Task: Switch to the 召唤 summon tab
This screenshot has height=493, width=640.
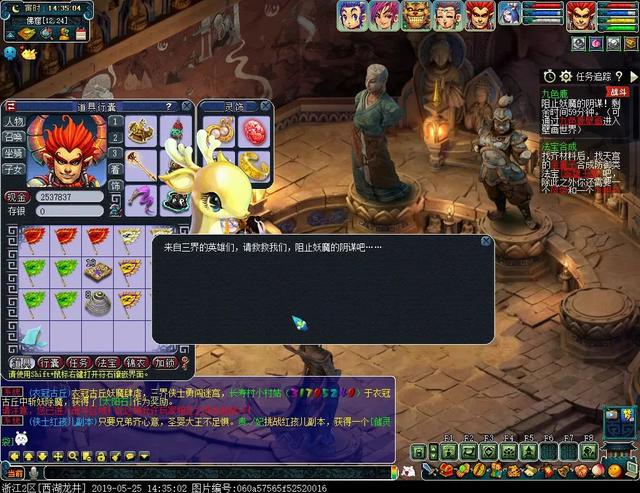Action: 14,137
